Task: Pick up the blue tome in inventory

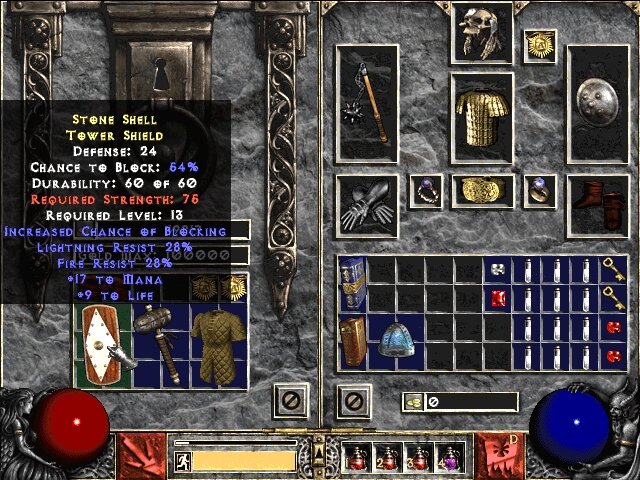Action: pos(352,284)
